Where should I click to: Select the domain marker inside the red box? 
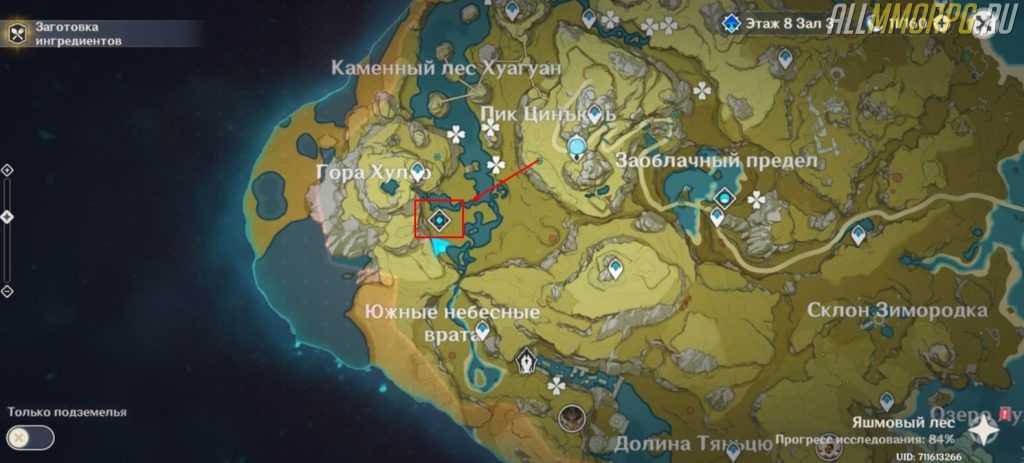(x=439, y=219)
